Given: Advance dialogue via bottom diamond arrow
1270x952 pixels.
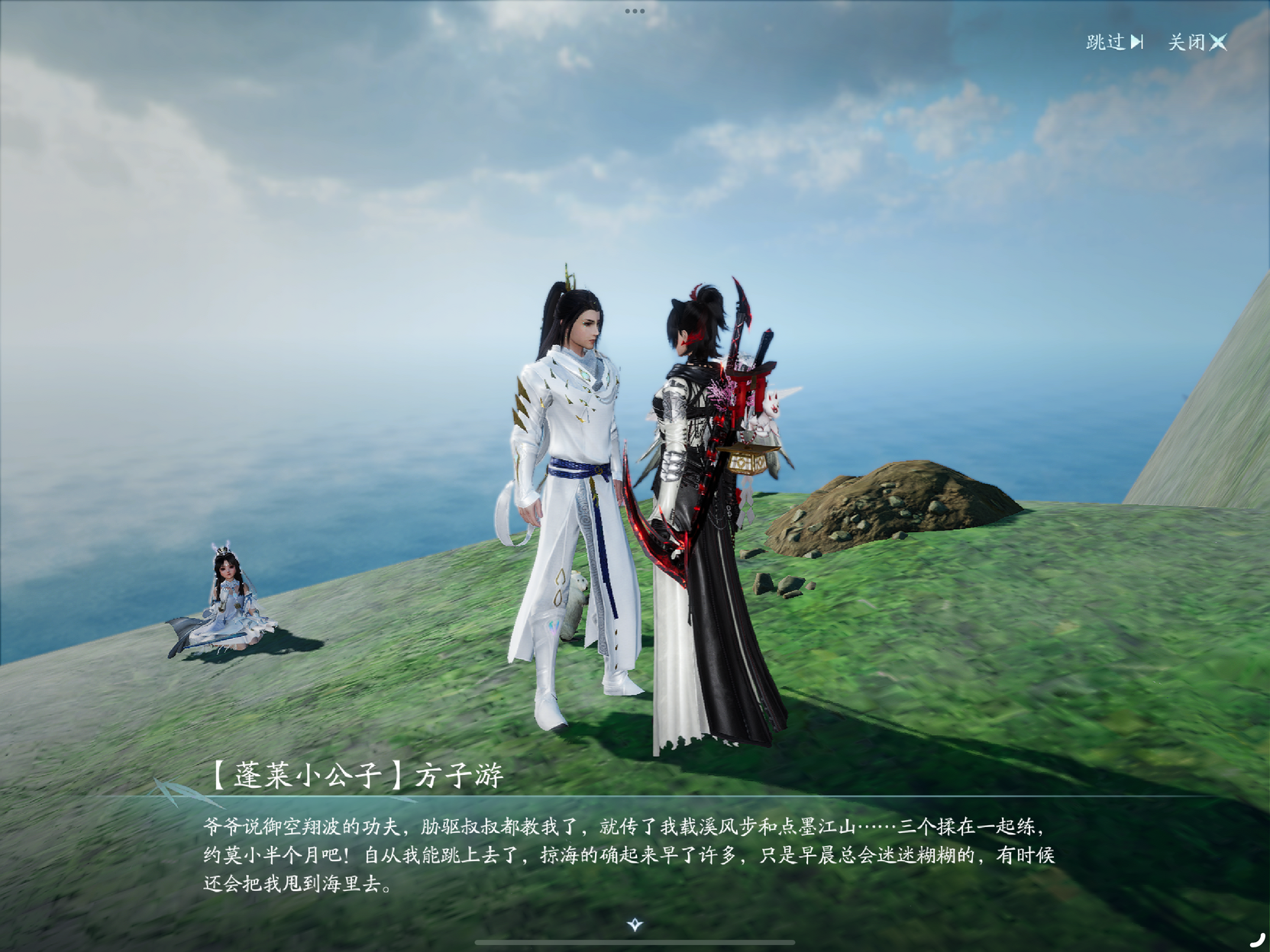Looking at the screenshot, I should click(635, 925).
